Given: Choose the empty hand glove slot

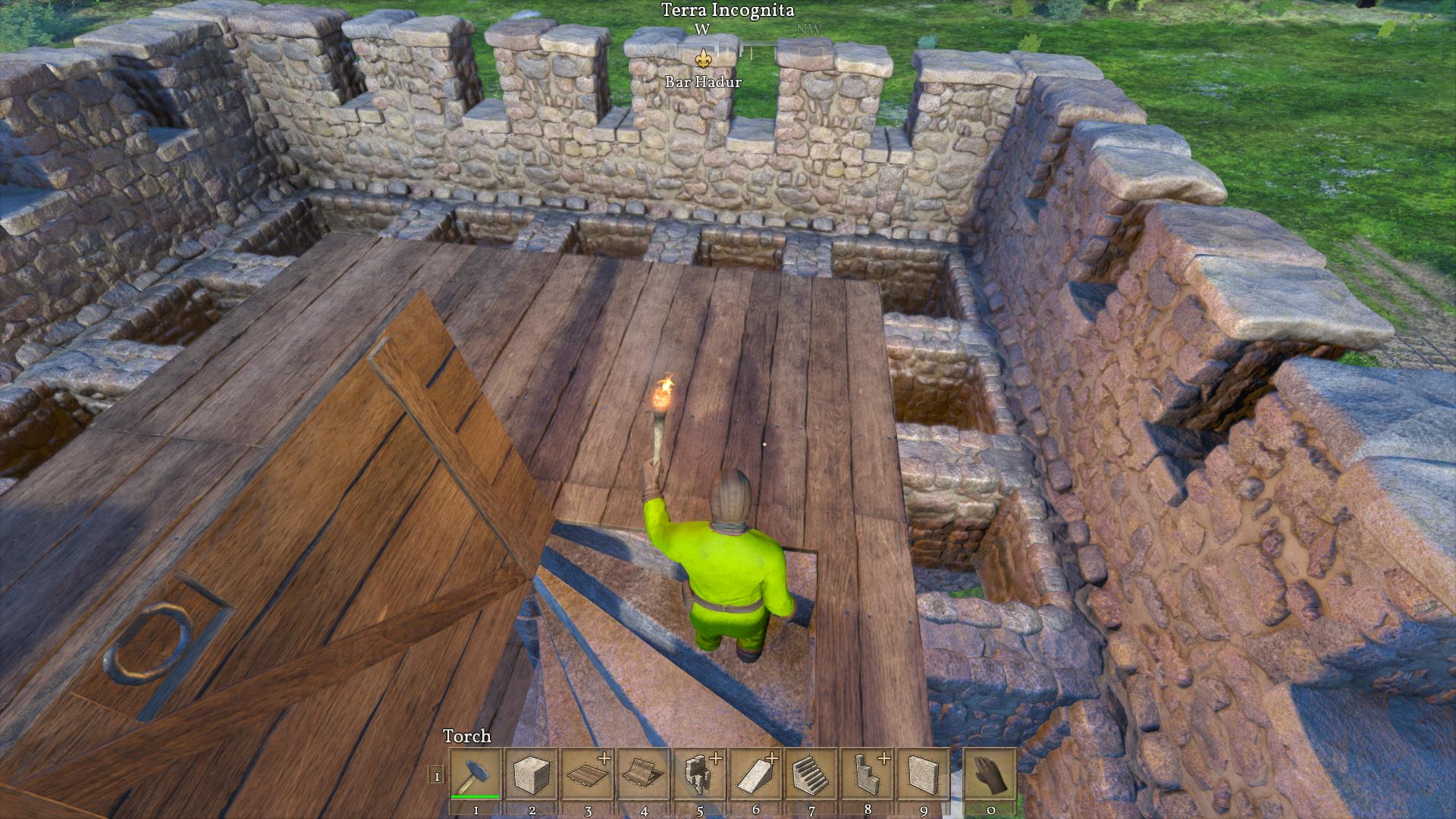Looking at the screenshot, I should [990, 773].
